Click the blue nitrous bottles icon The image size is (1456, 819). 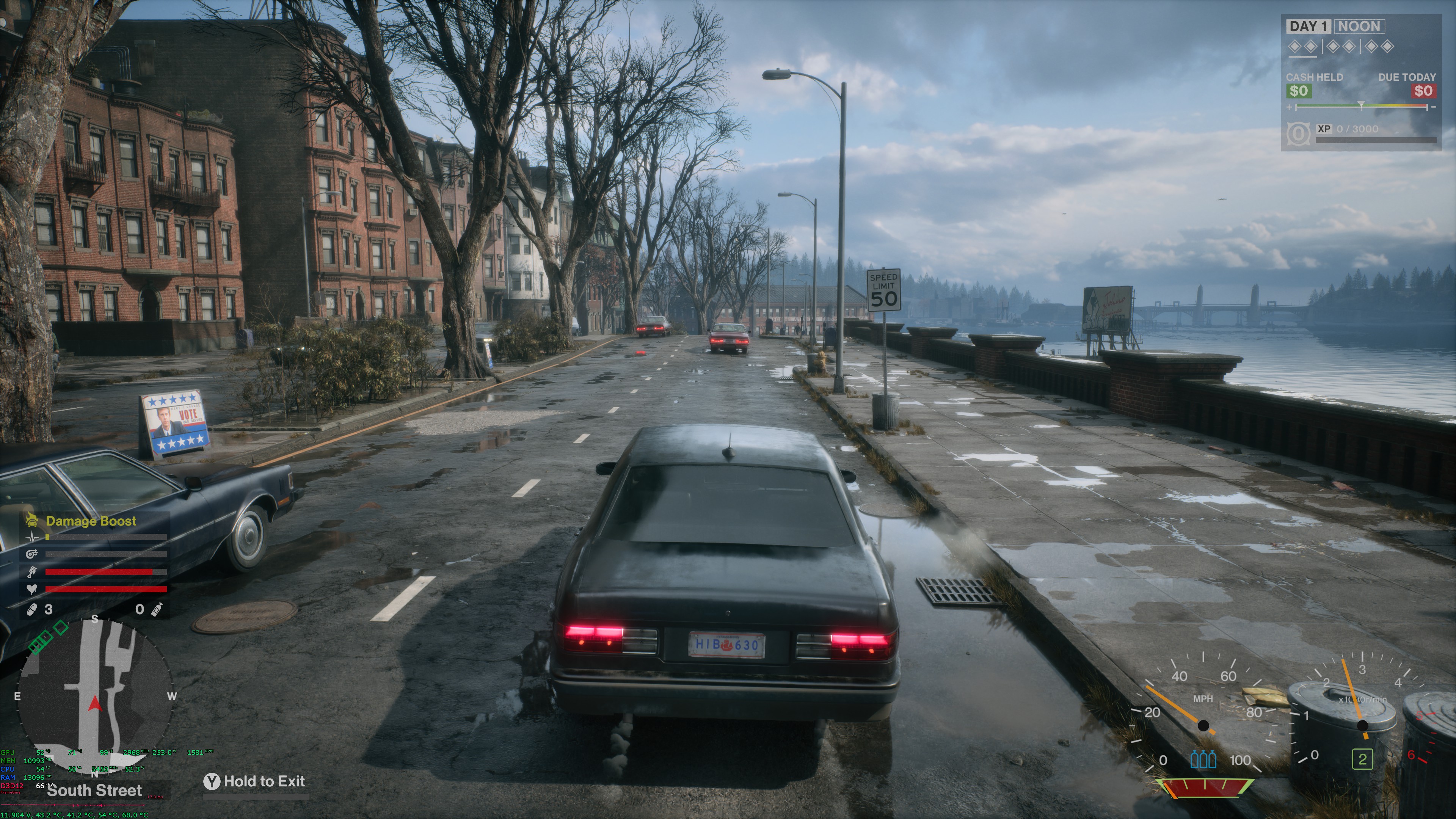[1203, 759]
